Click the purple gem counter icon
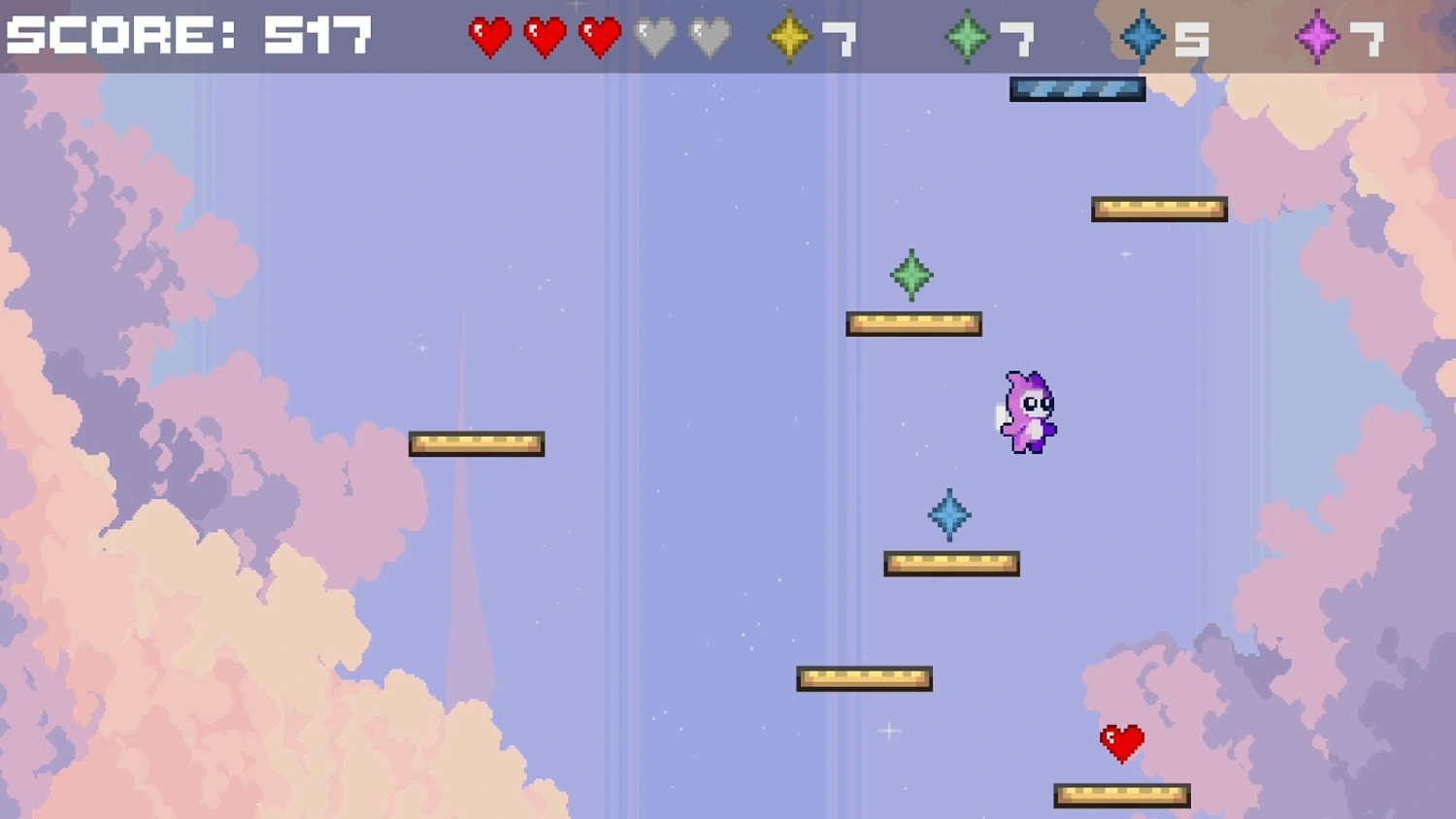This screenshot has width=1456, height=819. tap(1315, 37)
